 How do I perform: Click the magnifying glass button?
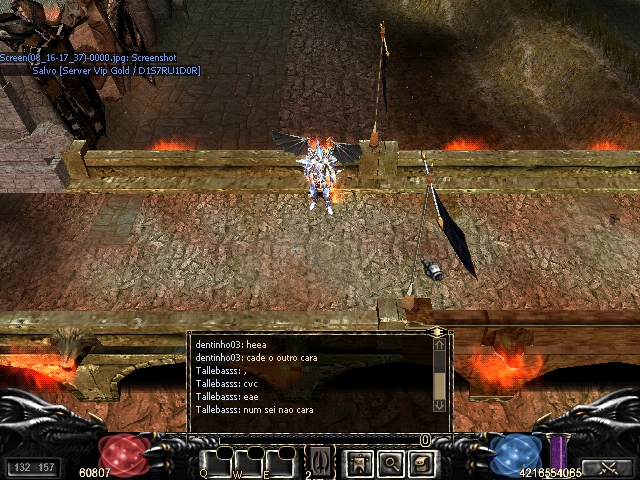[390, 463]
